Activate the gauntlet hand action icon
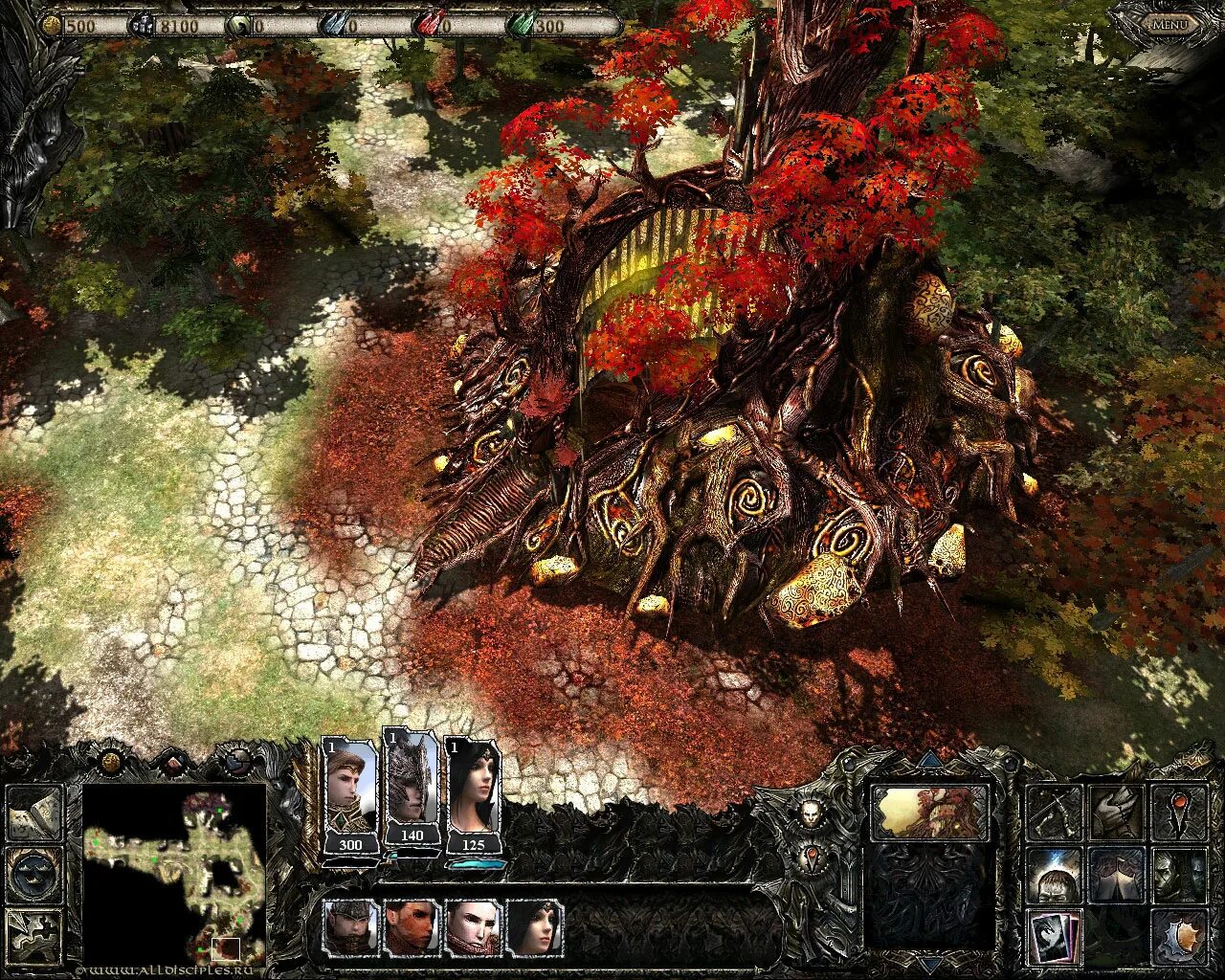 1116,812
